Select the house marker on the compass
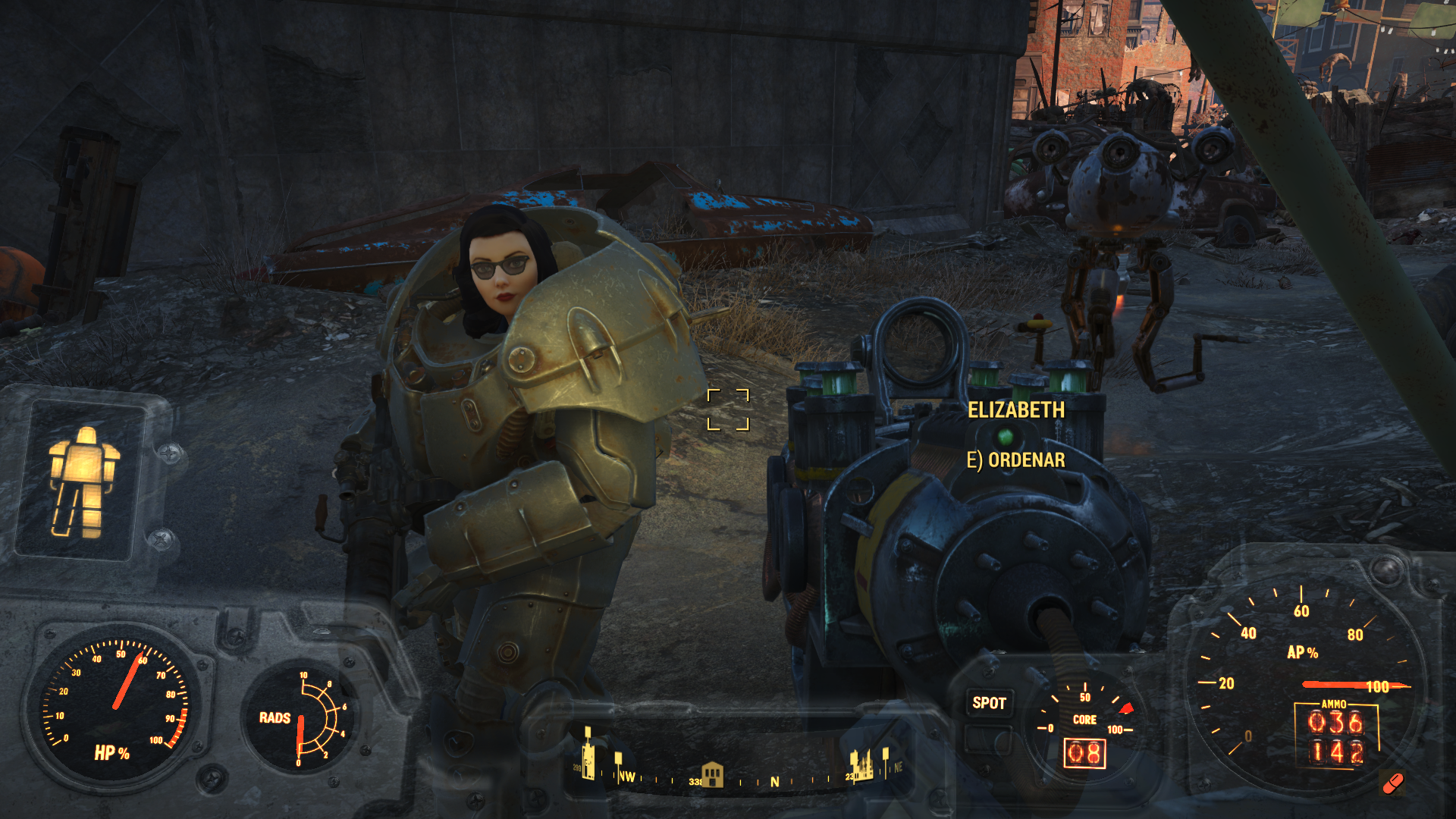Viewport: 1456px width, 819px height. pyautogui.click(x=713, y=775)
